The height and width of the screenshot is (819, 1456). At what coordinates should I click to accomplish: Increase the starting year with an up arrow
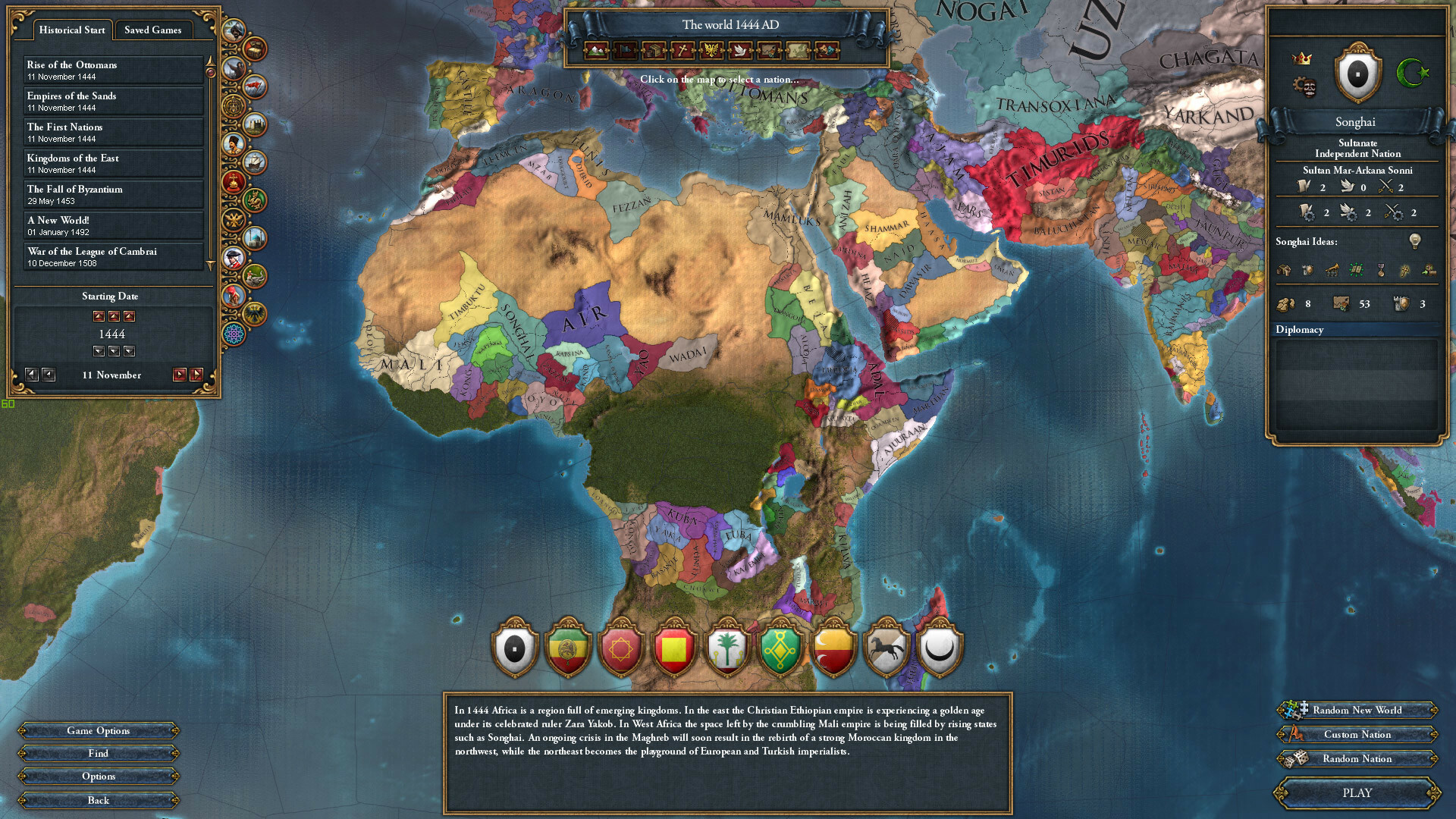[99, 316]
